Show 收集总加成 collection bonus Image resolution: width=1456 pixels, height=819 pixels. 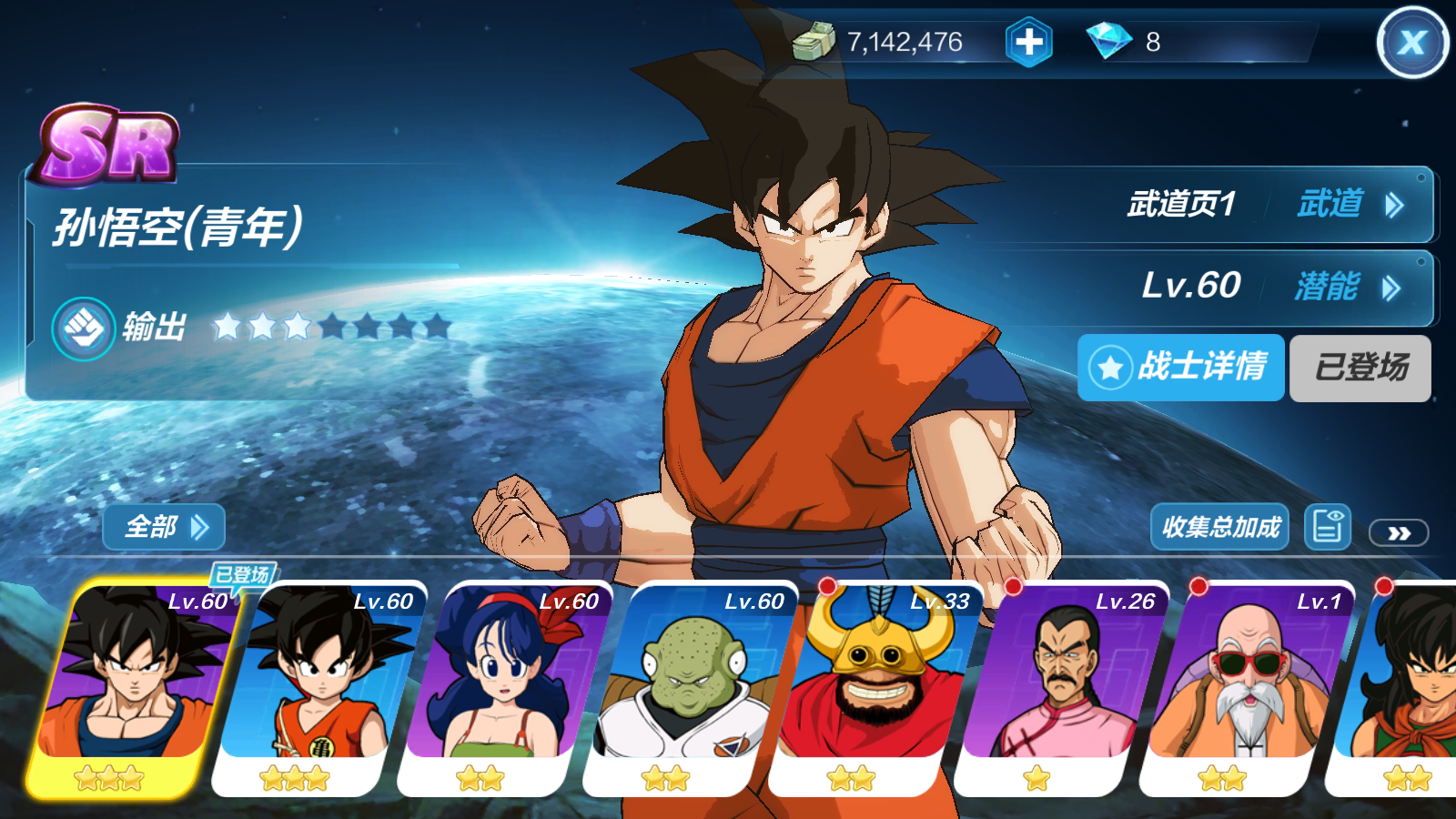tap(1219, 527)
